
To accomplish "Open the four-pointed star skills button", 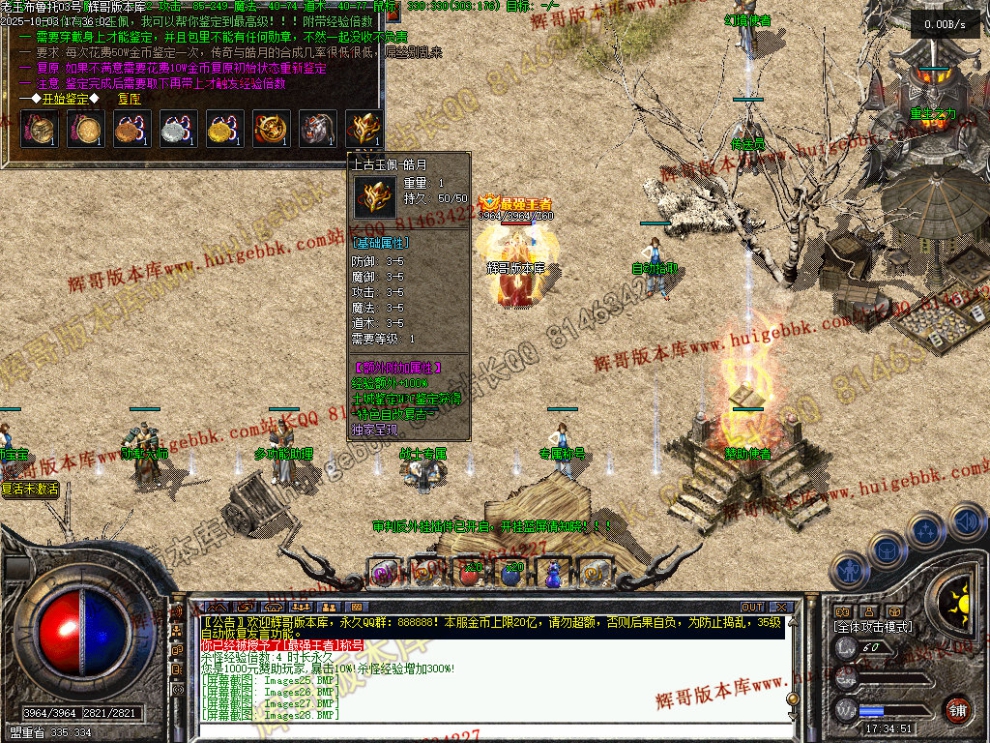I will tap(925, 530).
